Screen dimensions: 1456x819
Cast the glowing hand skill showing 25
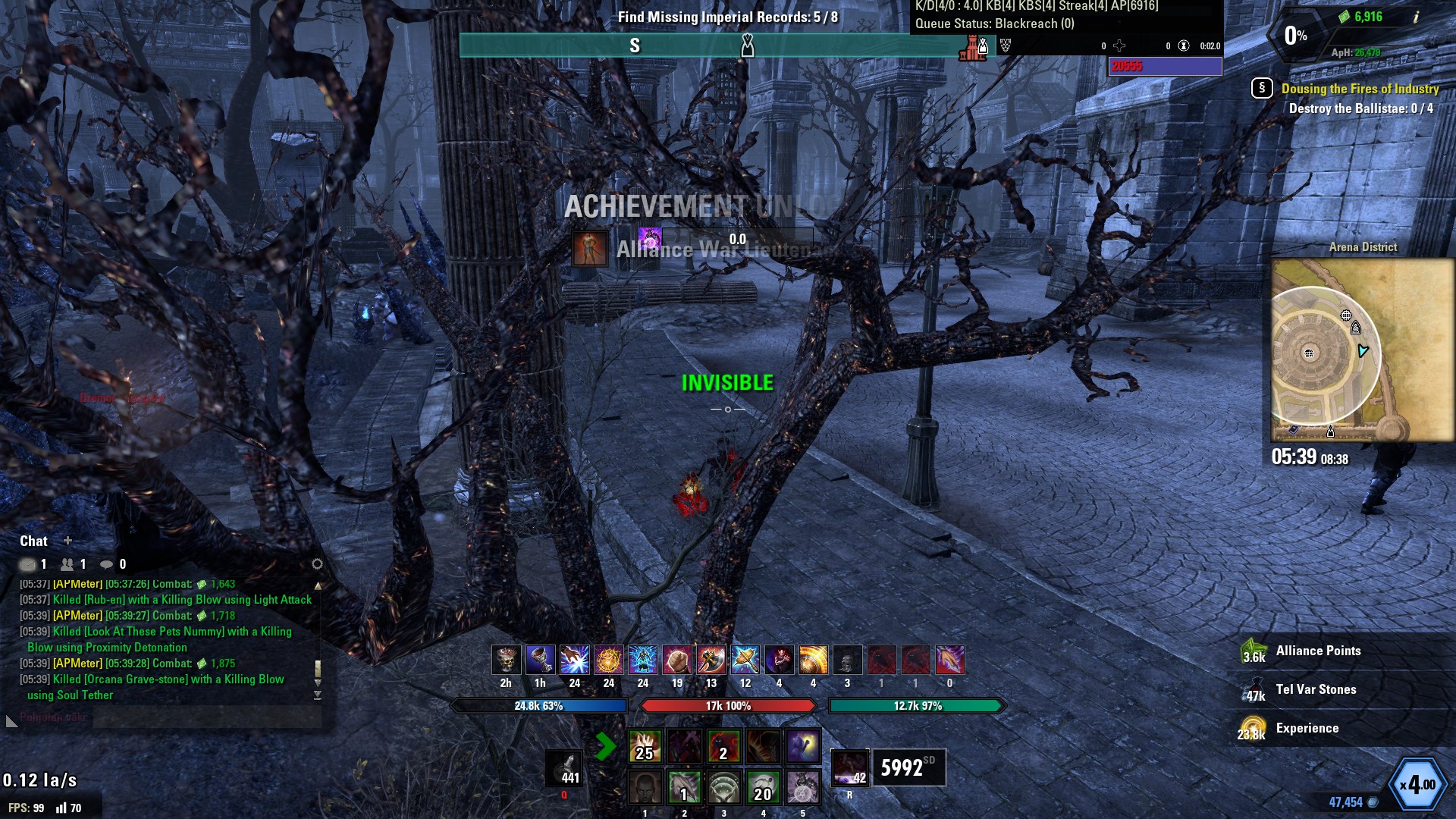pyautogui.click(x=645, y=746)
